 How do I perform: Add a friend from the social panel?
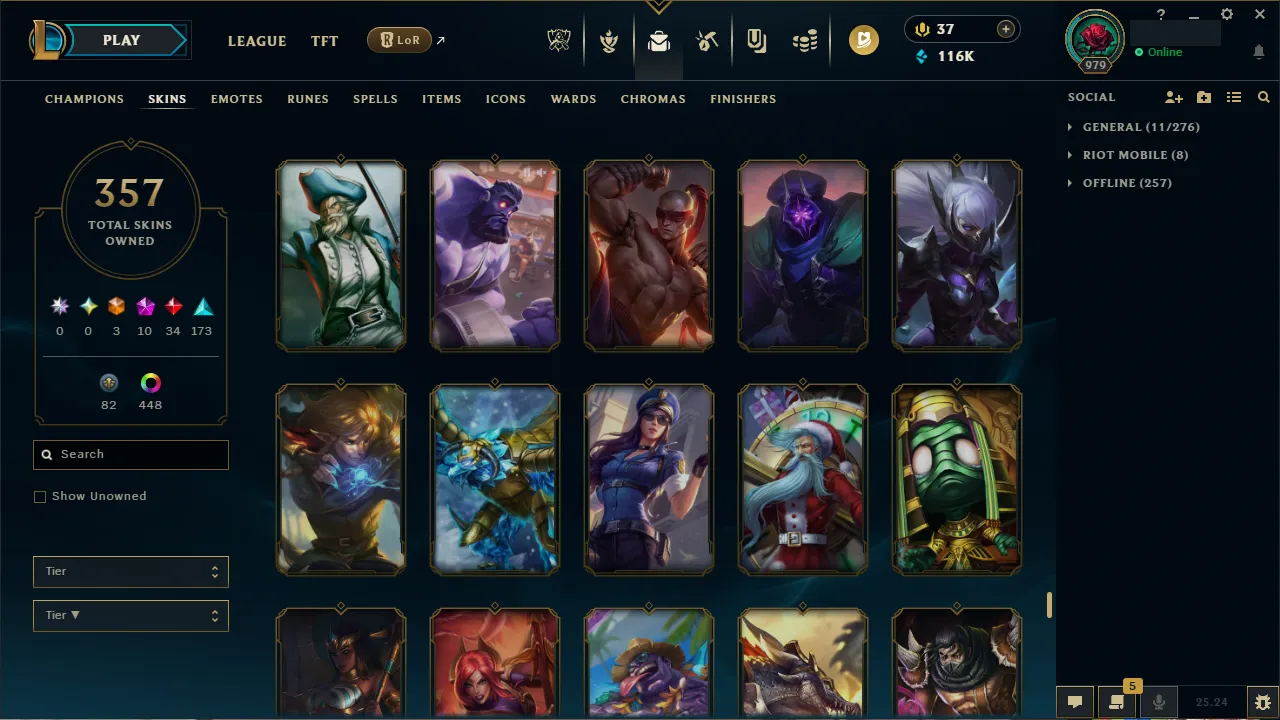(1173, 97)
